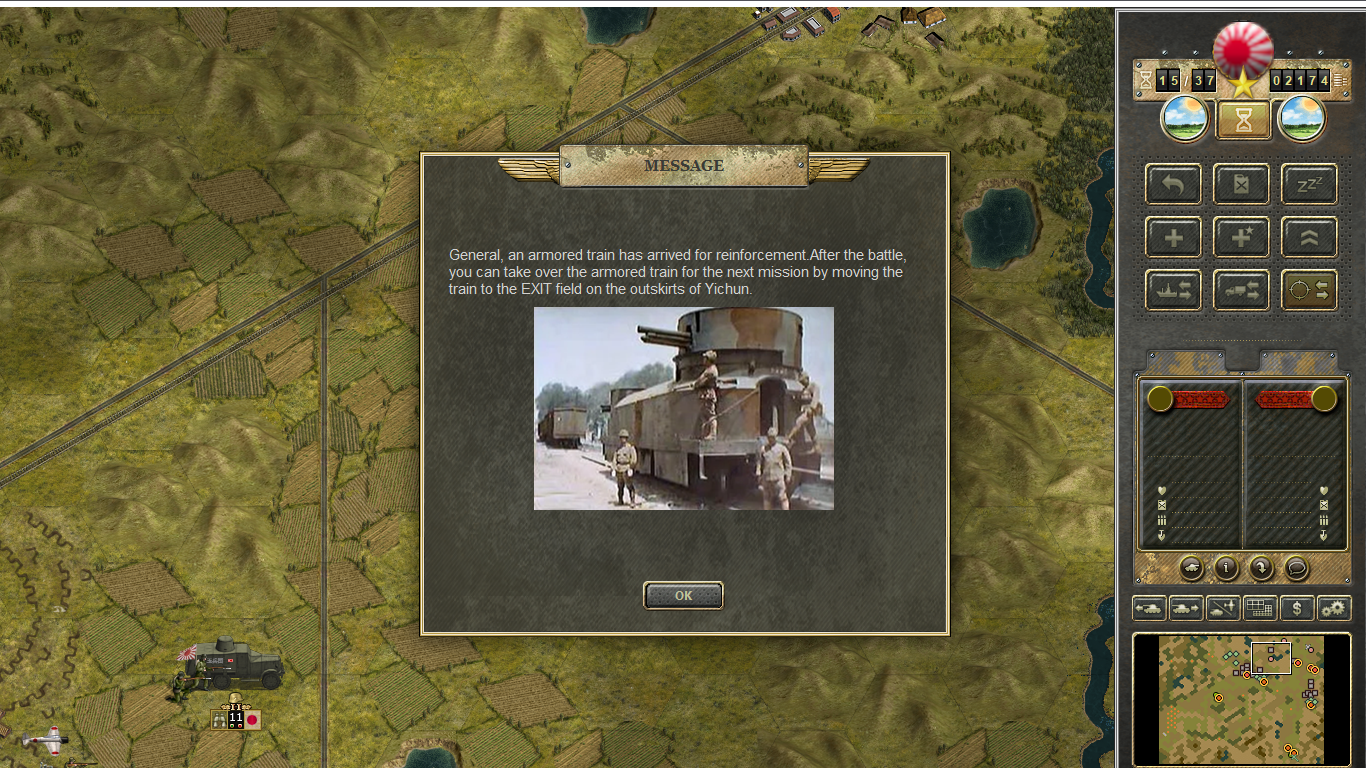This screenshot has width=1366, height=768.
Task: Open the strategic map grid button
Action: [1260, 607]
